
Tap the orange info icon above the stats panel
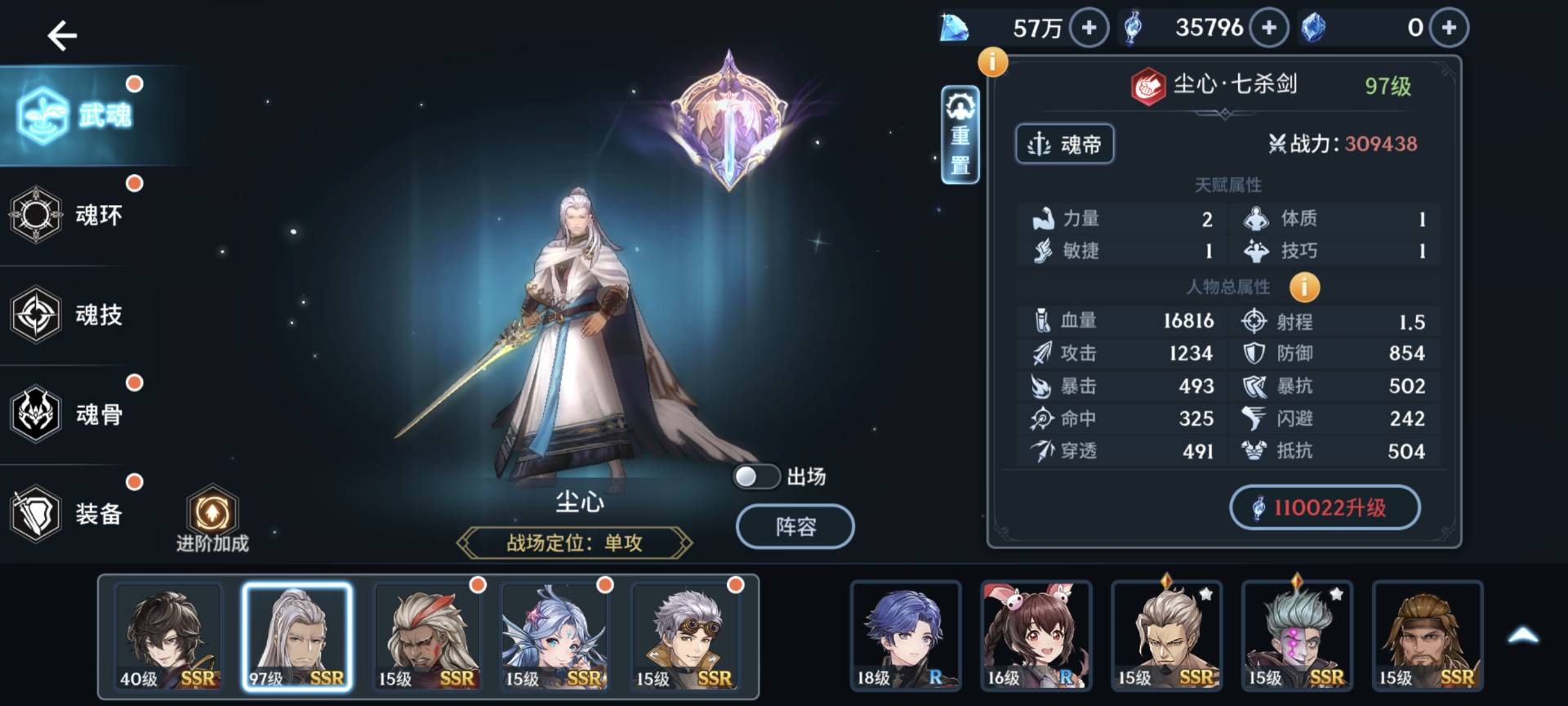[x=992, y=60]
